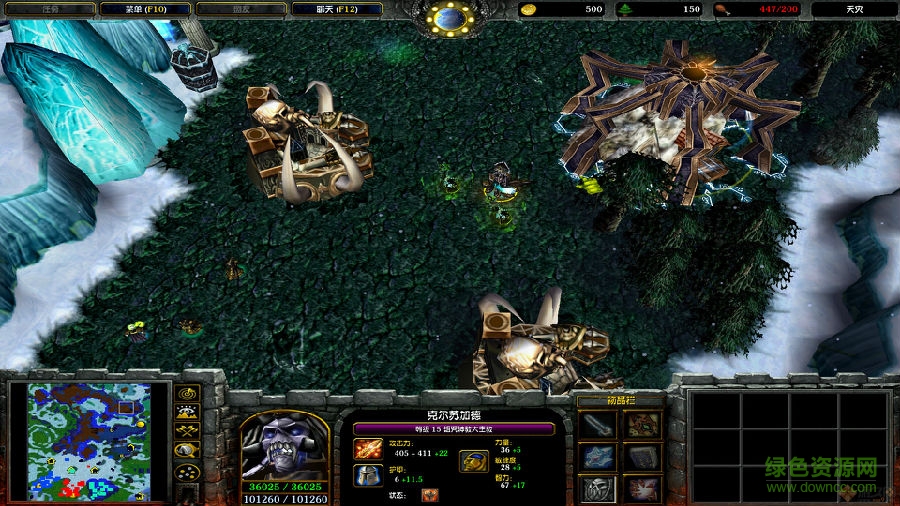Viewport: 900px width, 506px height.
Task: Click the day-night clock at top center
Action: click(450, 17)
